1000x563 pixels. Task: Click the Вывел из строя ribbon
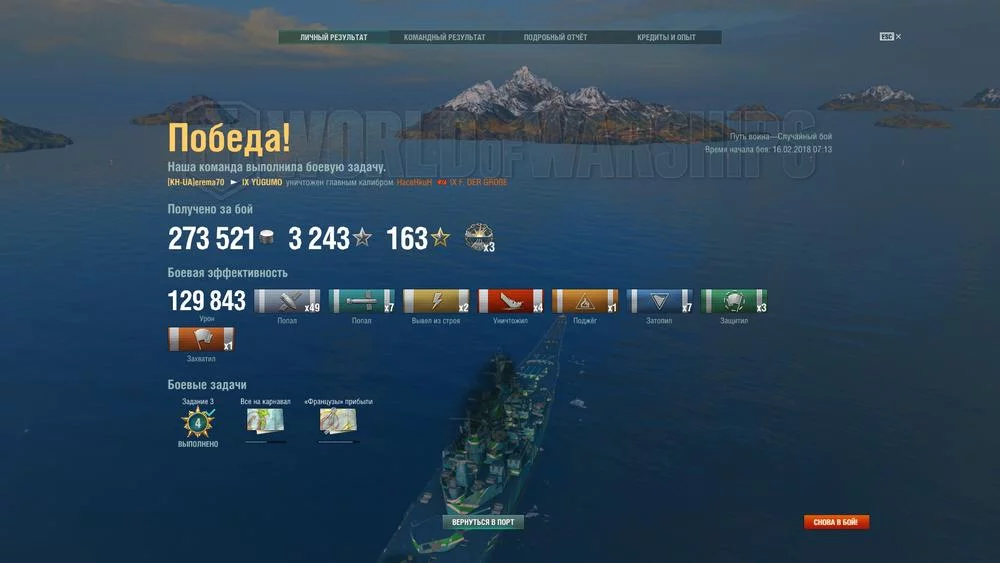click(436, 302)
